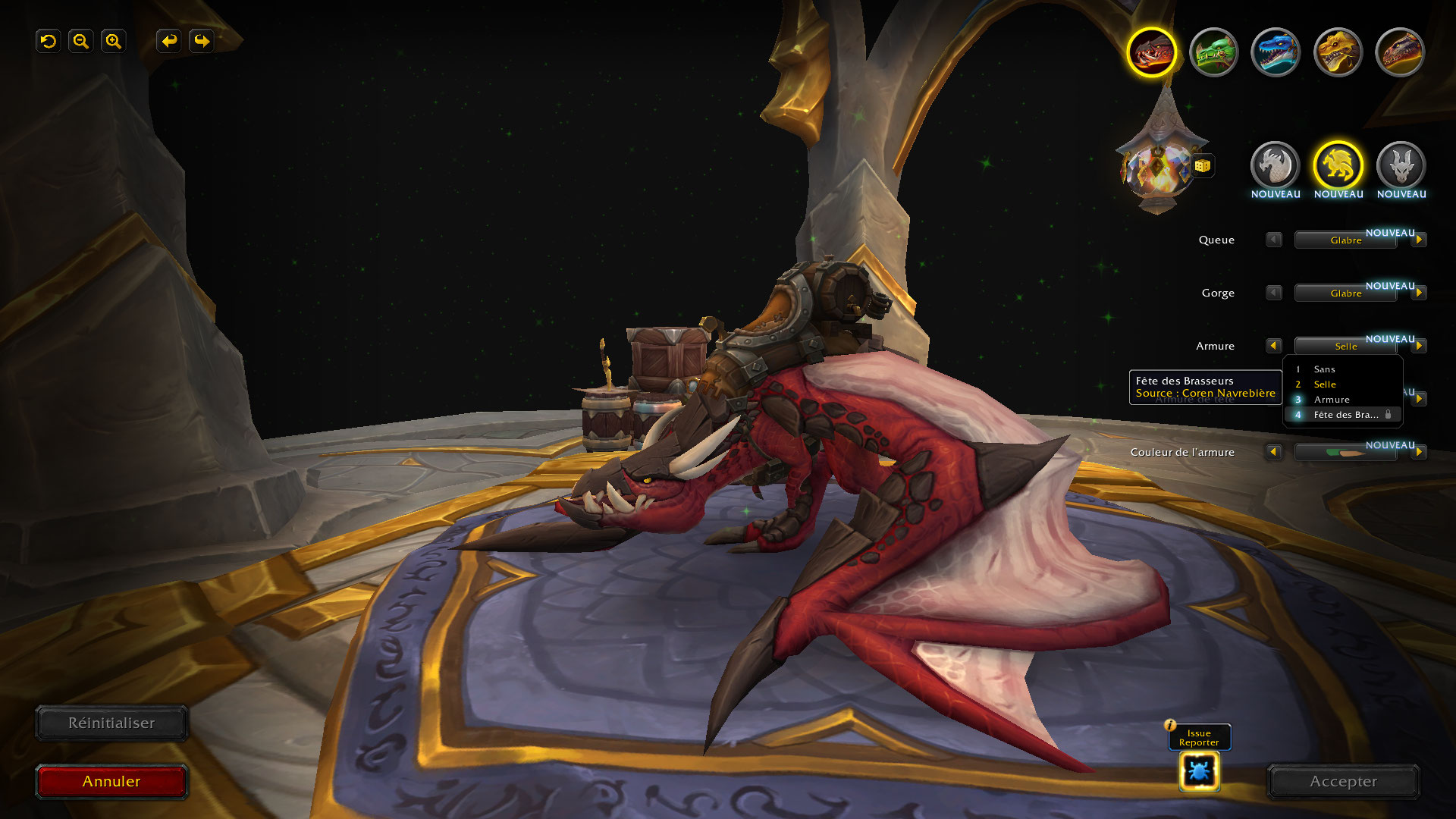Choose the blue dragon portrait
Image resolution: width=1456 pixels, height=819 pixels.
pos(1276,52)
